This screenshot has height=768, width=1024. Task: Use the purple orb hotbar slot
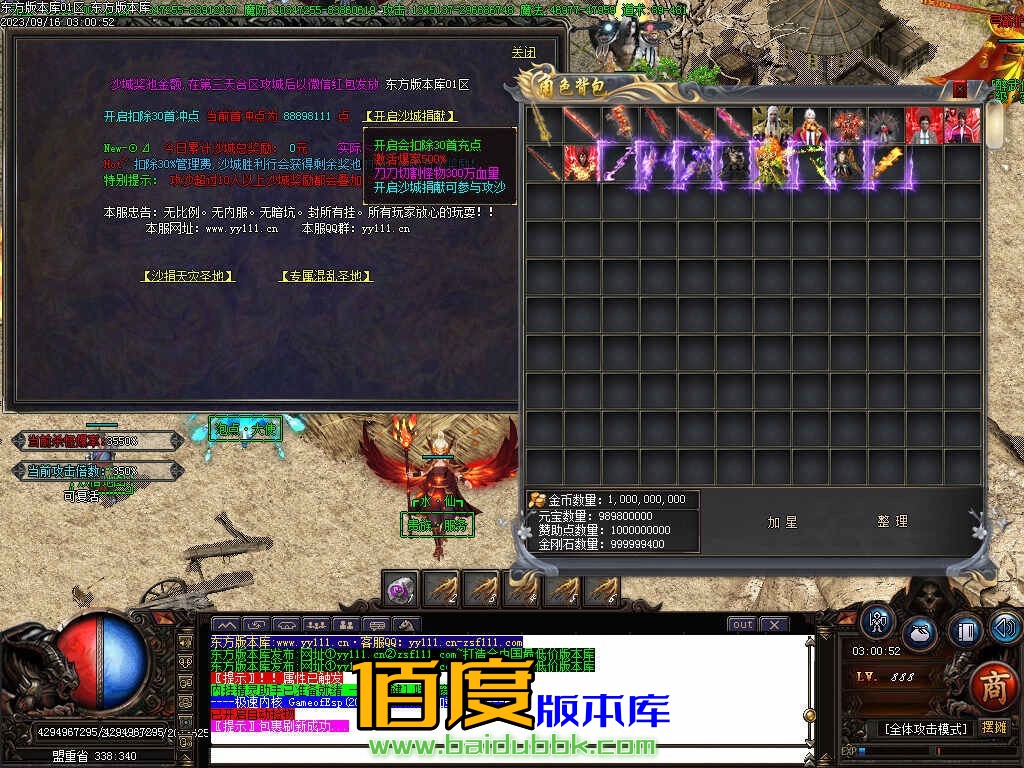click(x=401, y=590)
